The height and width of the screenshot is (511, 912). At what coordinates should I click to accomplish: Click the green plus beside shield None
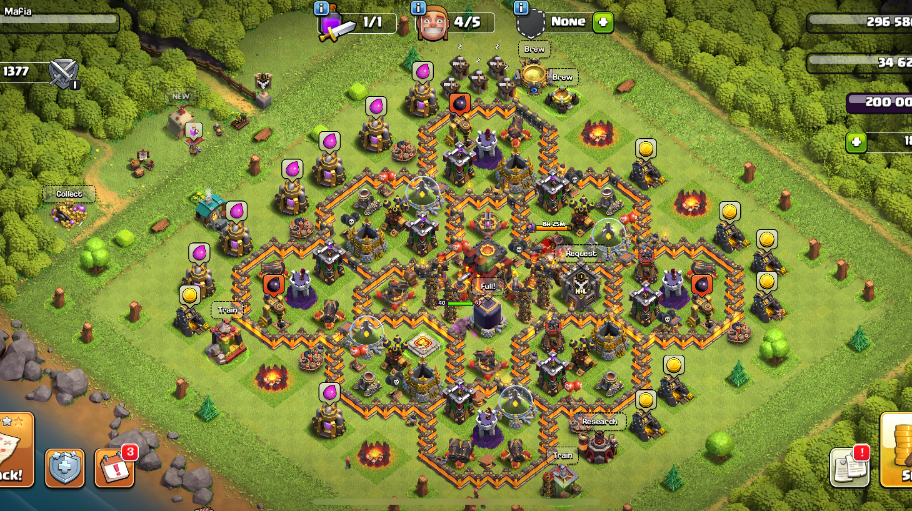click(602, 21)
